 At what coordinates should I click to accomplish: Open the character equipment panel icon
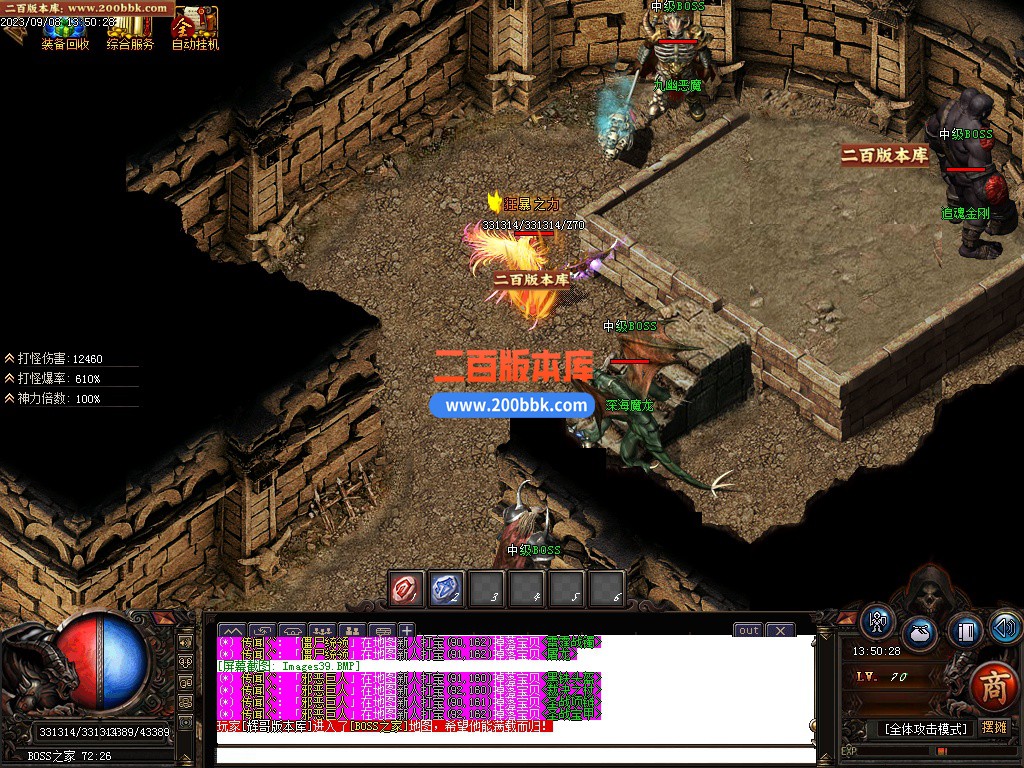[x=877, y=622]
